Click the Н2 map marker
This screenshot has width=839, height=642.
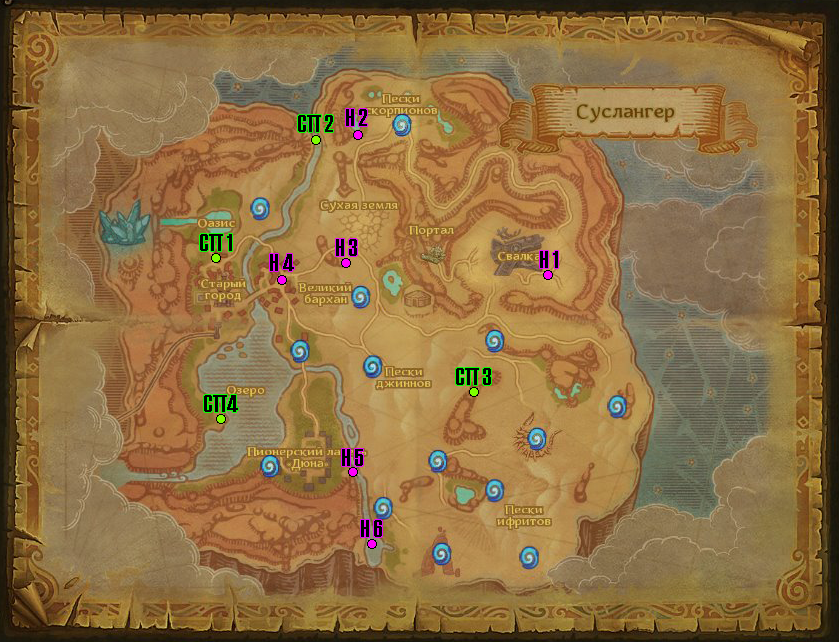point(357,135)
